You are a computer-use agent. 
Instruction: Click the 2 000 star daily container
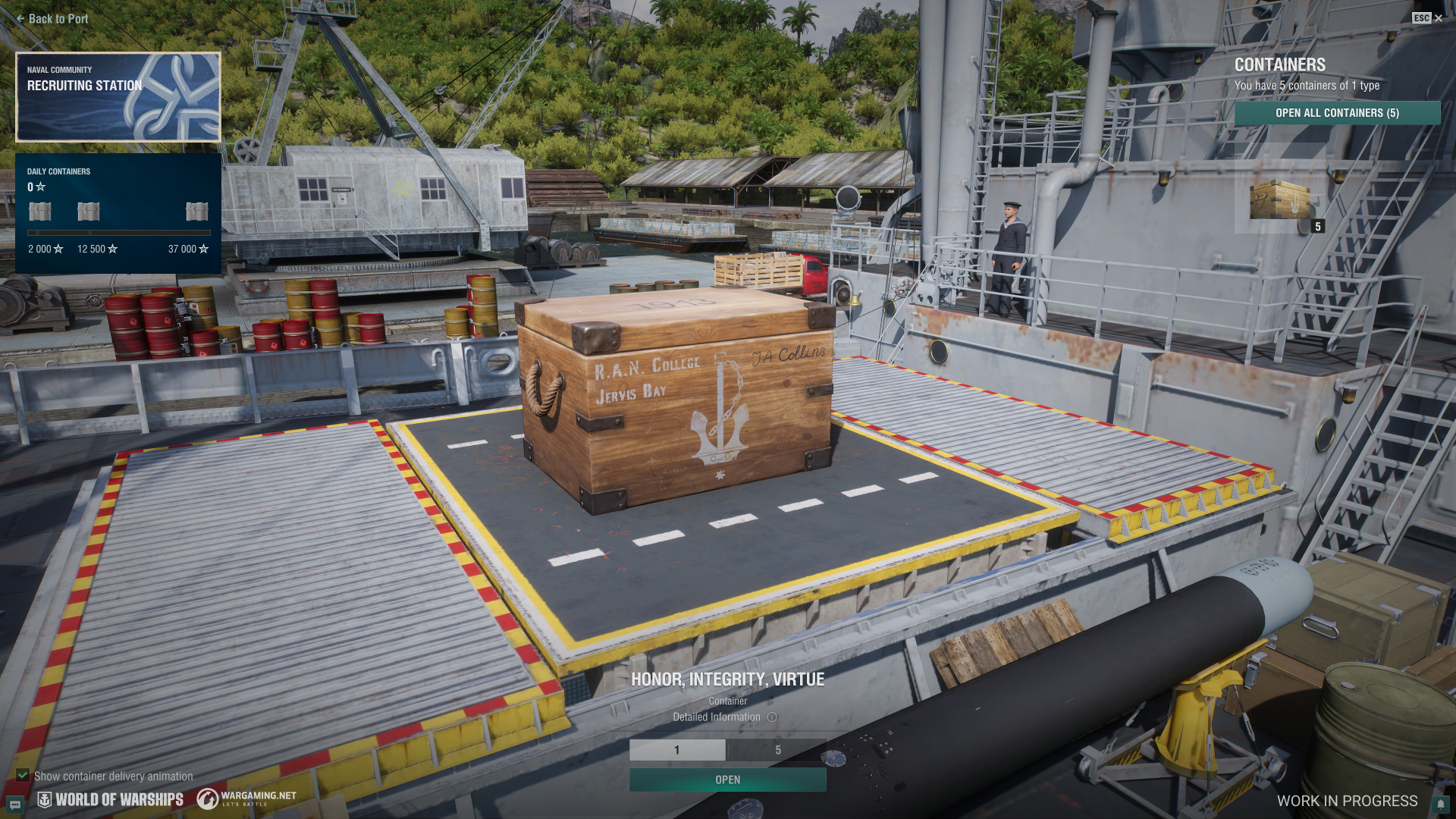(x=40, y=212)
